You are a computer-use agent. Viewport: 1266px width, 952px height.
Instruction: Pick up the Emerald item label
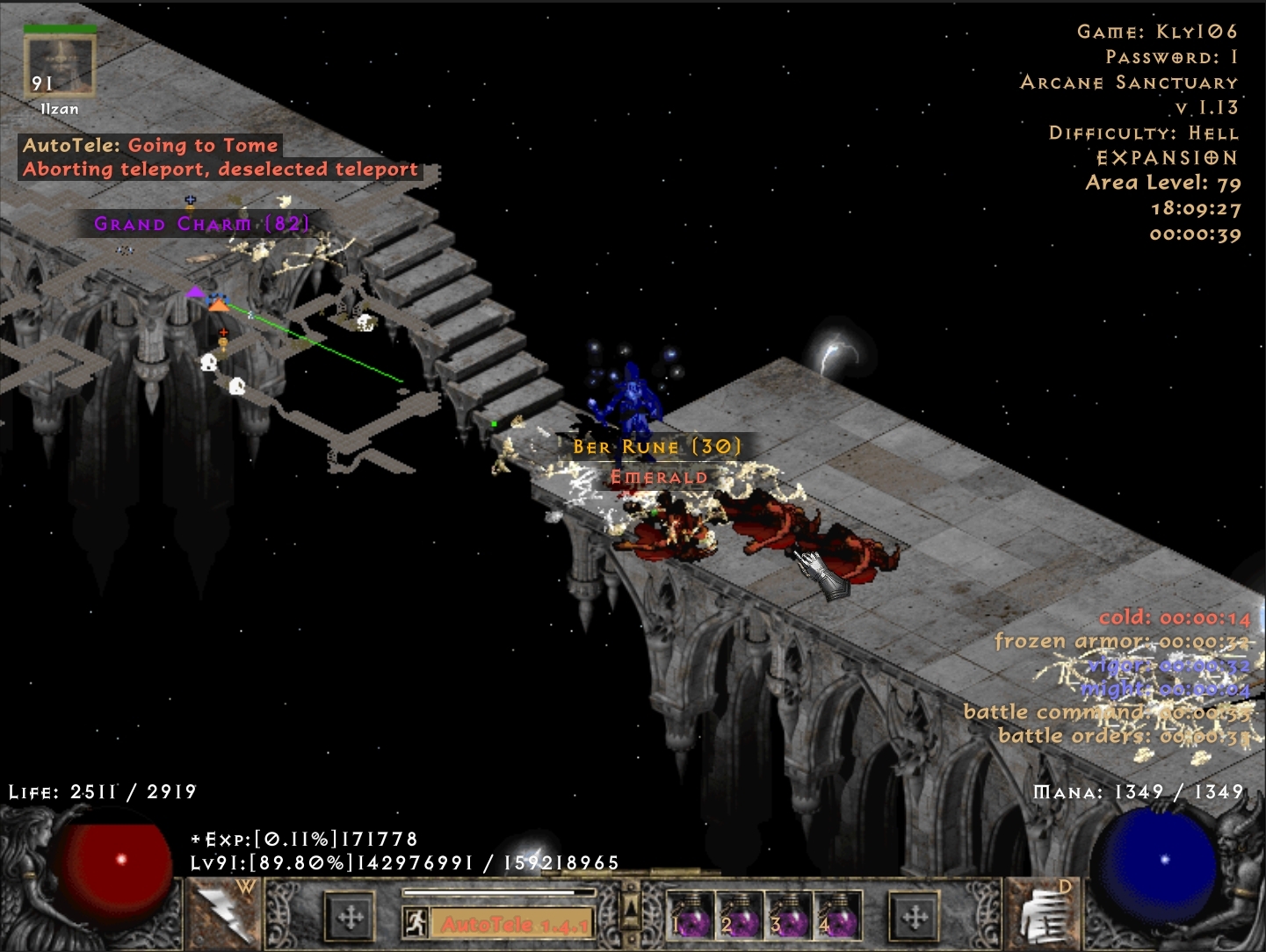pyautogui.click(x=659, y=478)
